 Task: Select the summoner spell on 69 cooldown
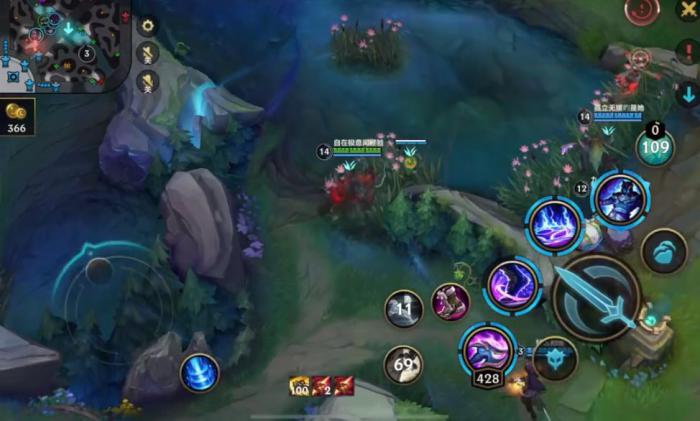pos(404,364)
